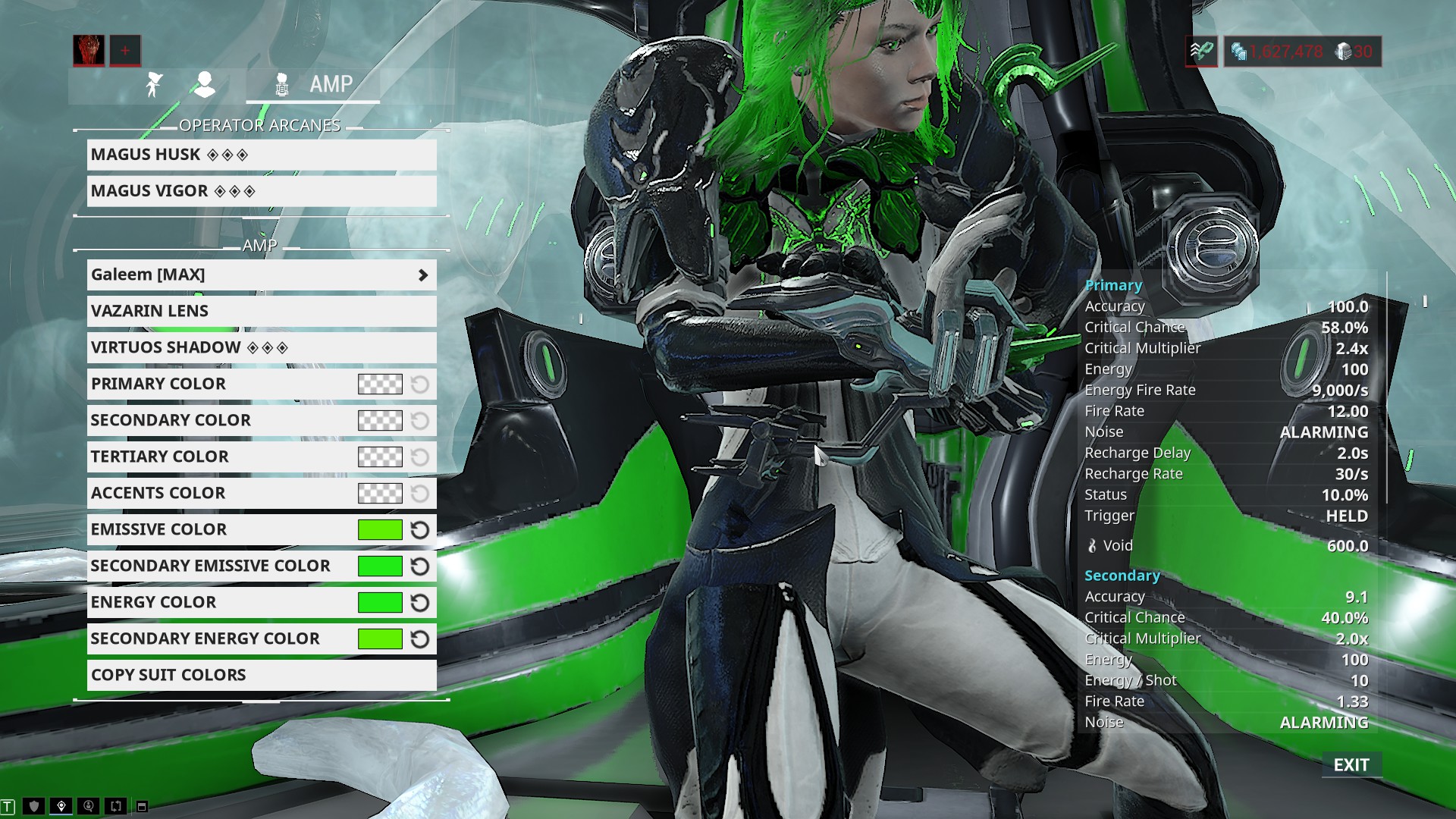Reset the Energy Color to default

point(420,602)
